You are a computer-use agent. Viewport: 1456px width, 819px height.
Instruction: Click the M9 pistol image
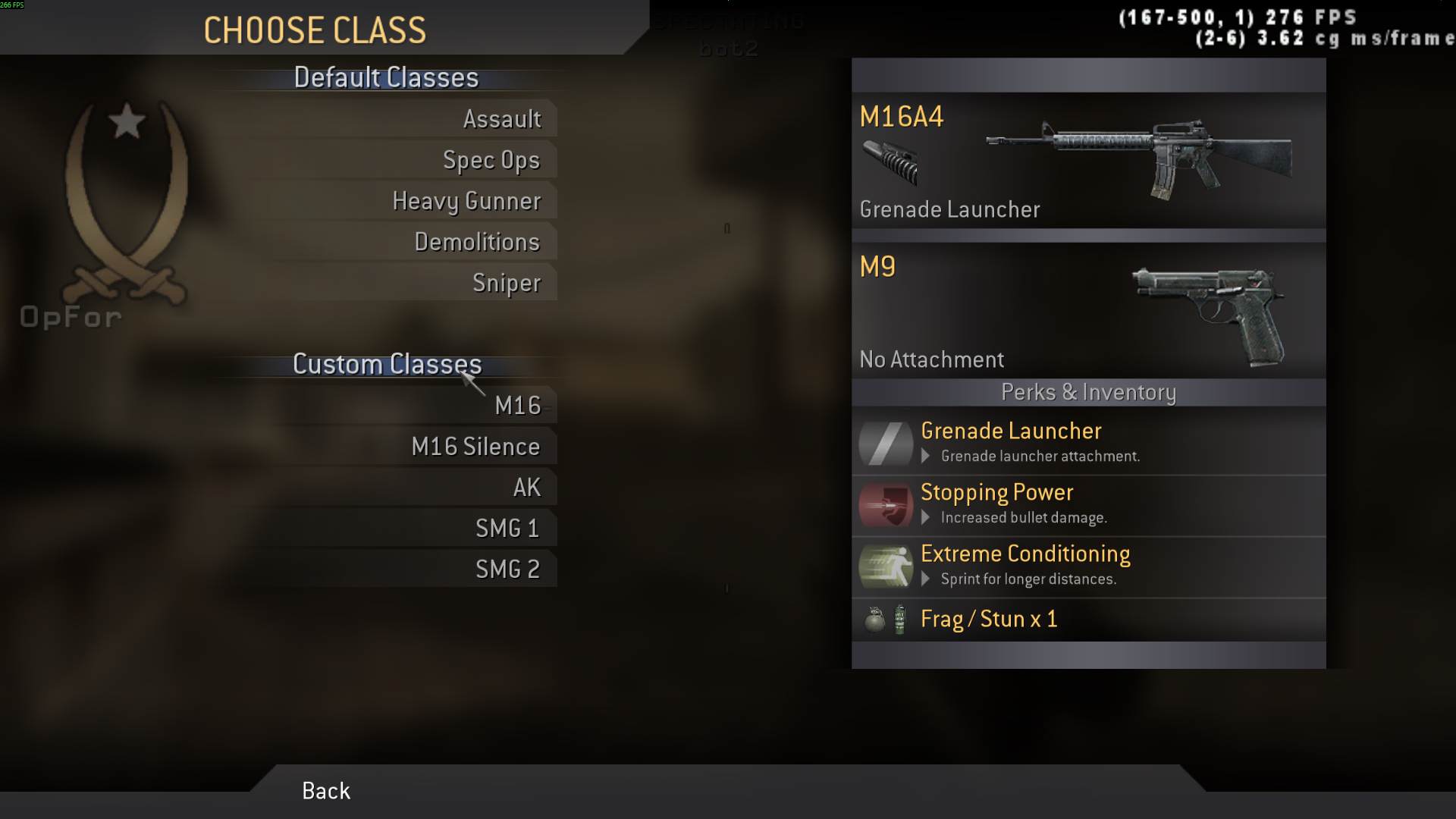(x=1206, y=311)
